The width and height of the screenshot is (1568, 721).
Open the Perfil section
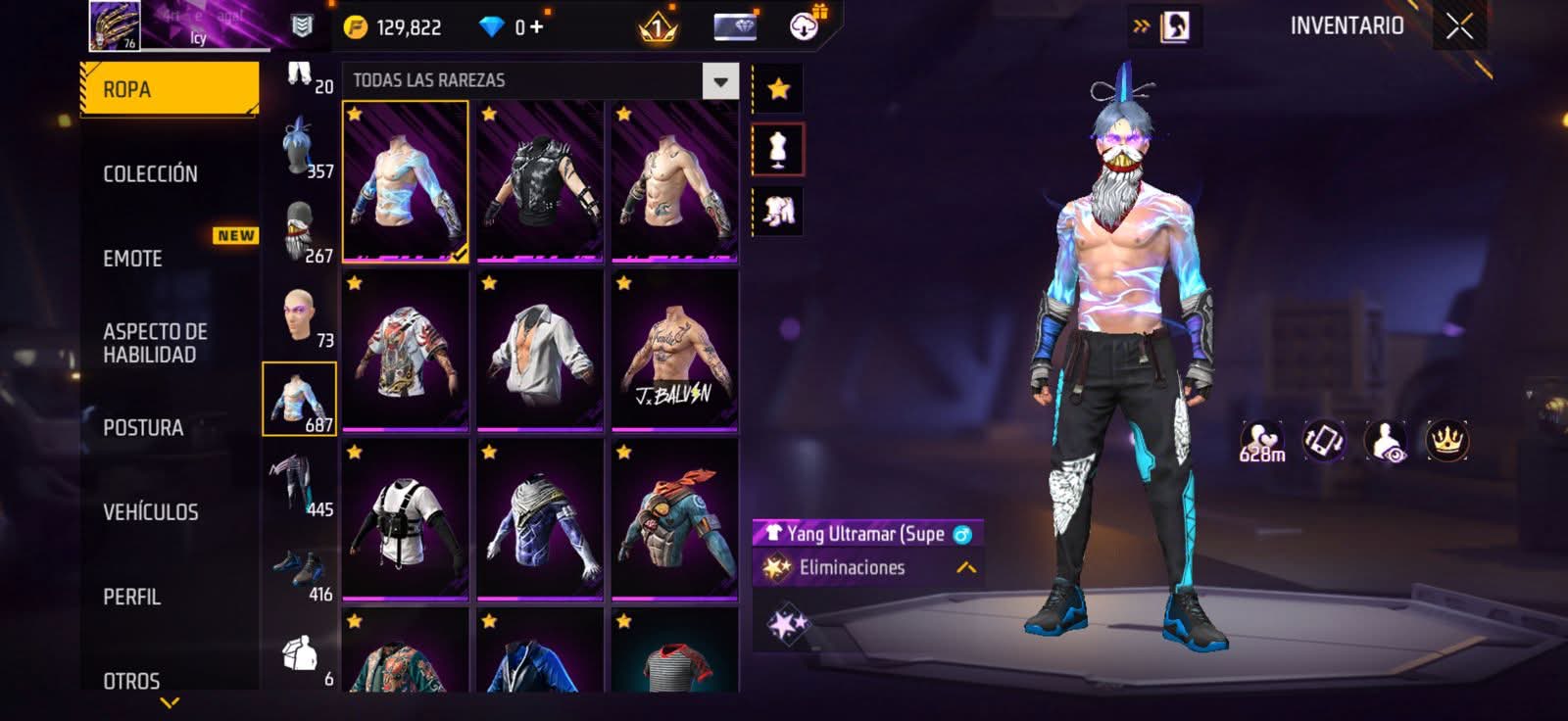pyautogui.click(x=132, y=597)
